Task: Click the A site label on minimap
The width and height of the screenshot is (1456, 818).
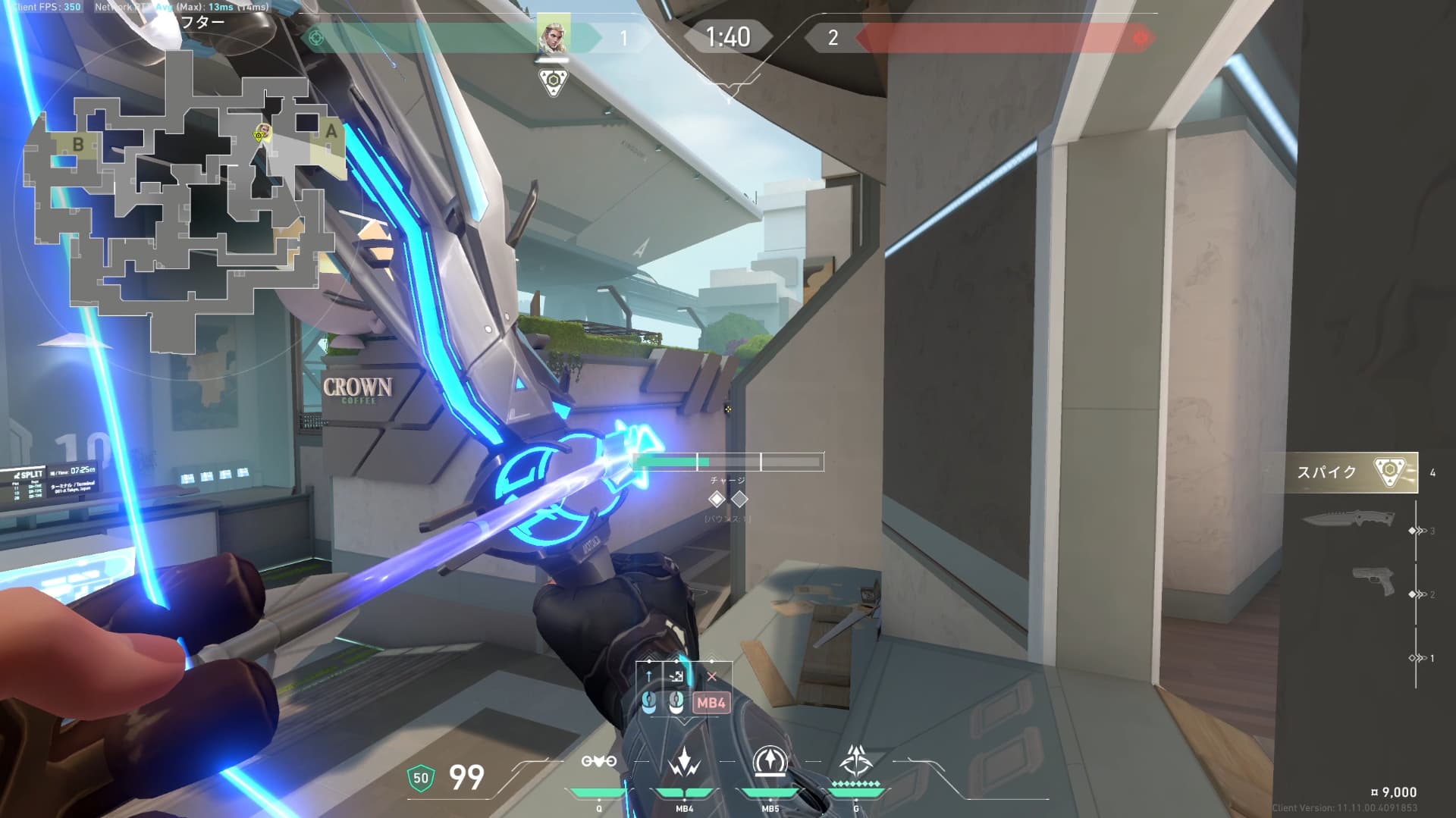Action: (x=331, y=132)
